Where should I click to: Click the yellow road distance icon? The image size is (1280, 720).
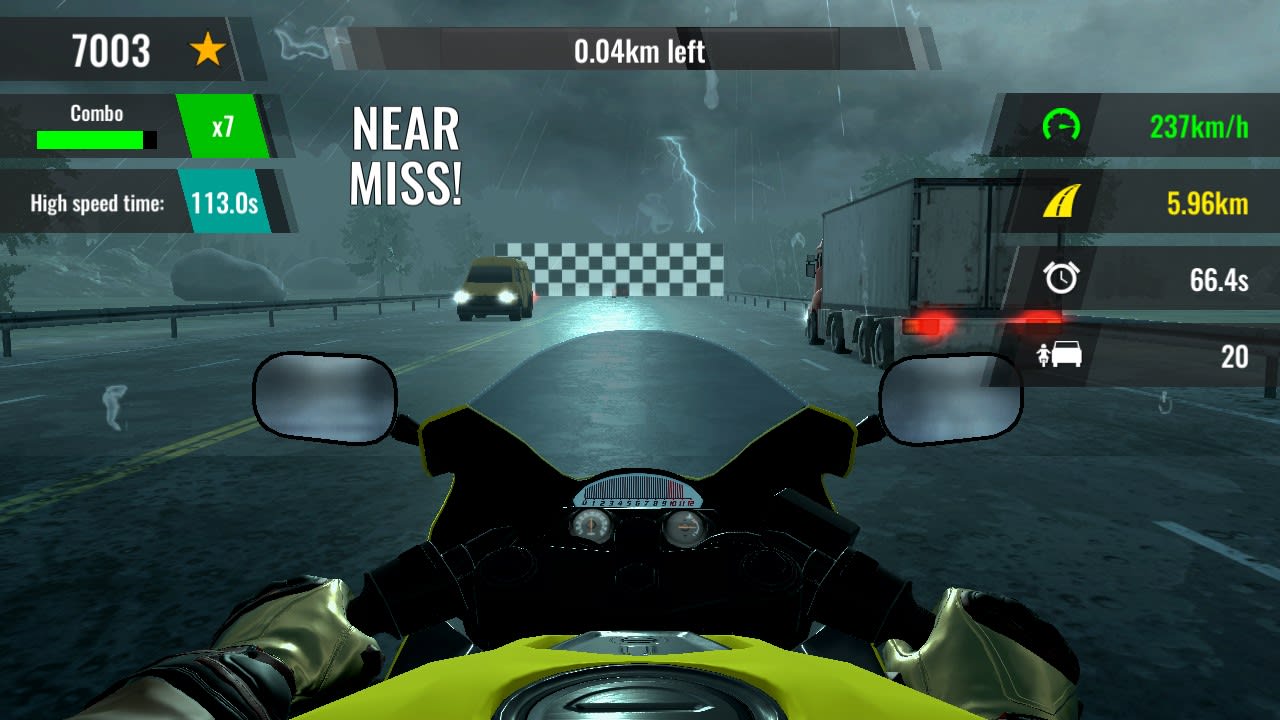click(x=1060, y=204)
